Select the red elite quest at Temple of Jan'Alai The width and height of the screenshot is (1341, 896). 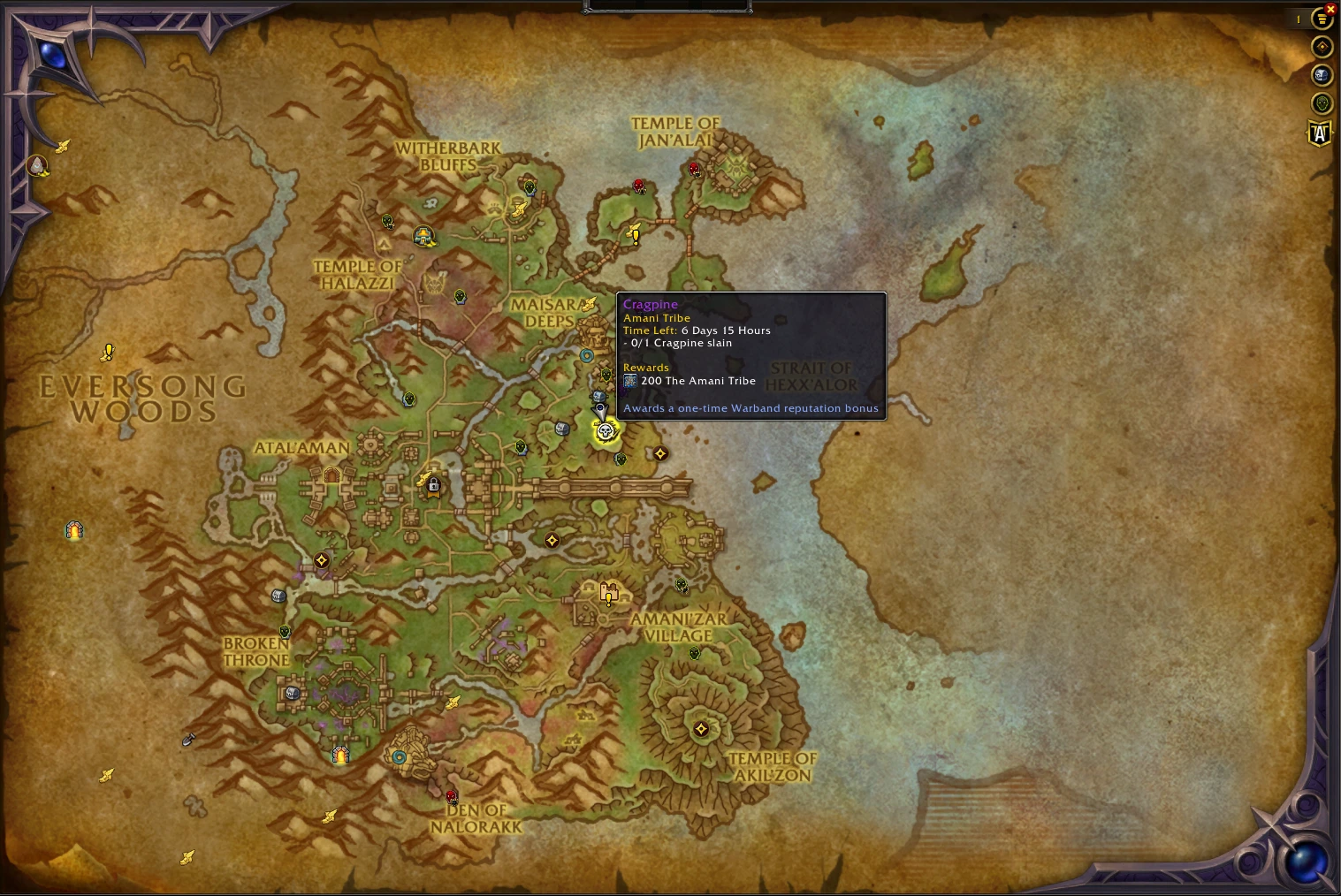pyautogui.click(x=693, y=168)
